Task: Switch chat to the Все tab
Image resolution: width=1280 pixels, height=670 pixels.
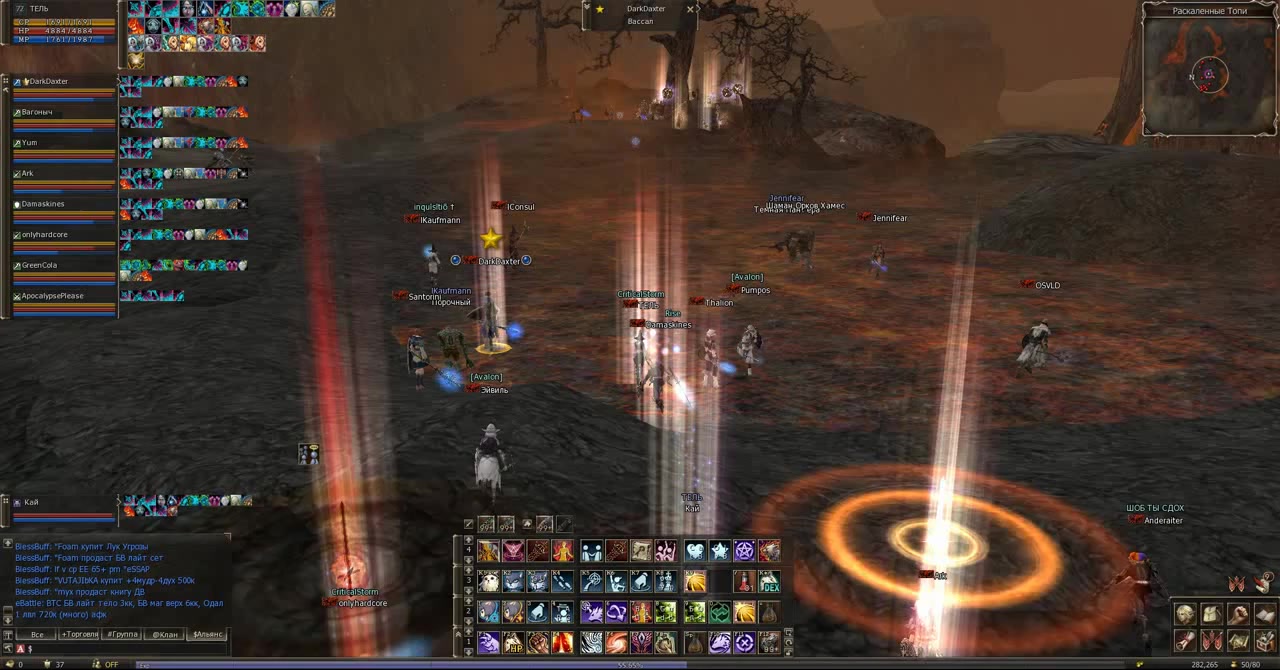Action: tap(37, 635)
